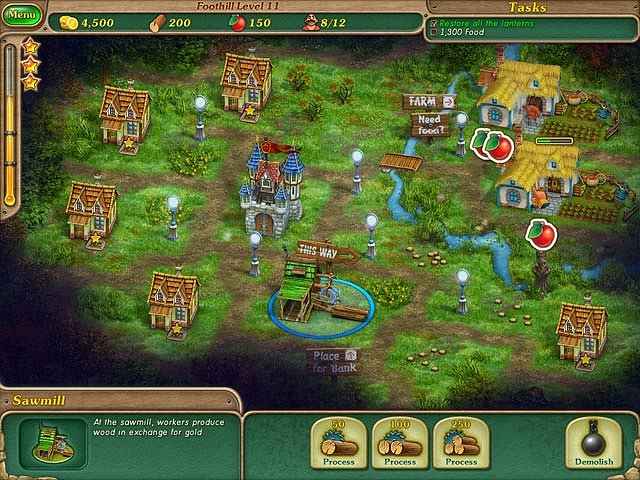The image size is (640, 480).
Task: Collect the single tomato food bubble
Action: pyautogui.click(x=541, y=236)
